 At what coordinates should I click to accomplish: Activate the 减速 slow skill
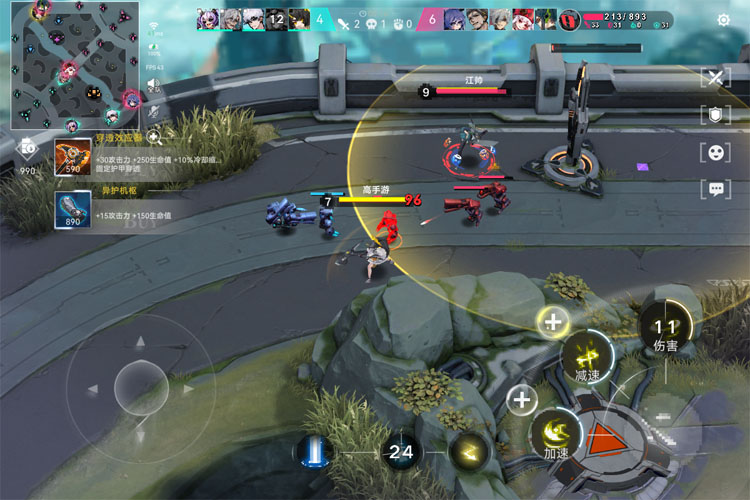pyautogui.click(x=587, y=353)
